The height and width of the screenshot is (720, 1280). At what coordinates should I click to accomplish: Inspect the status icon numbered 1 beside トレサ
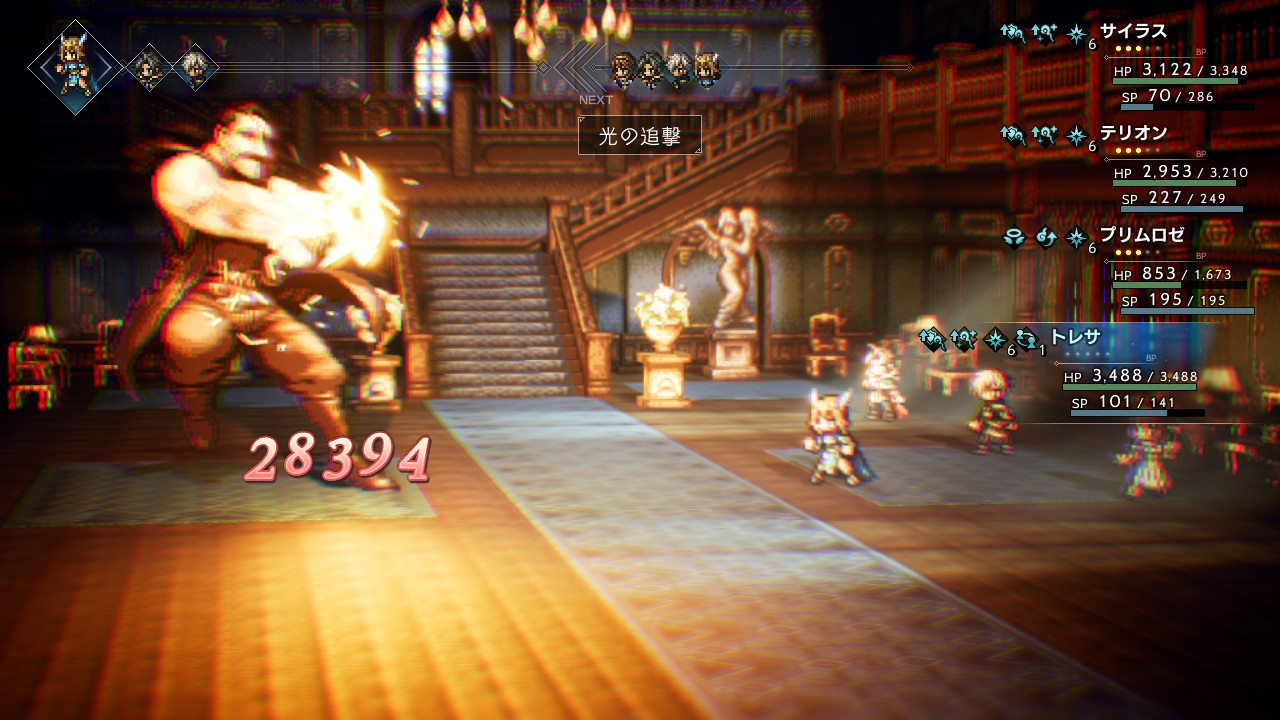coord(1026,340)
